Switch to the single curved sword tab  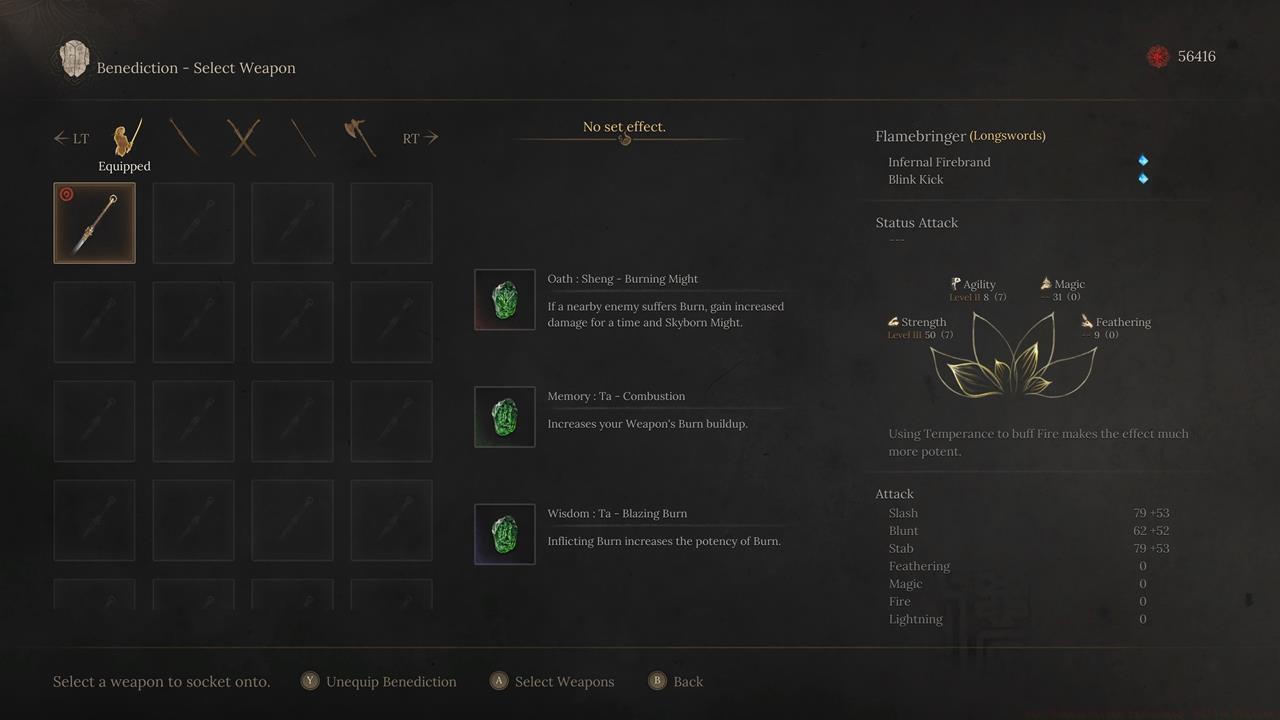point(184,138)
